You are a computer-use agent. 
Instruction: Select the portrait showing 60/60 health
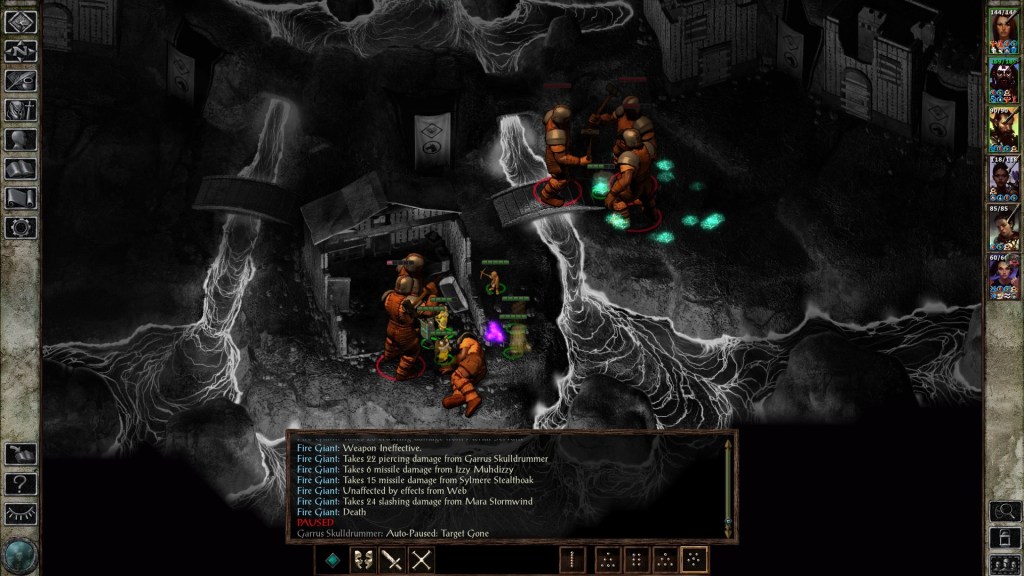(x=1003, y=277)
